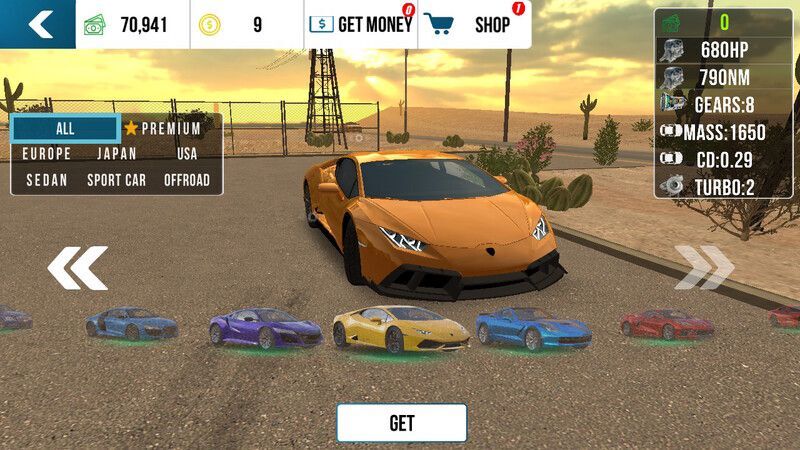This screenshot has height=450, width=800.
Task: Pick the blue Audi R8 thumbnail
Action: [131, 322]
